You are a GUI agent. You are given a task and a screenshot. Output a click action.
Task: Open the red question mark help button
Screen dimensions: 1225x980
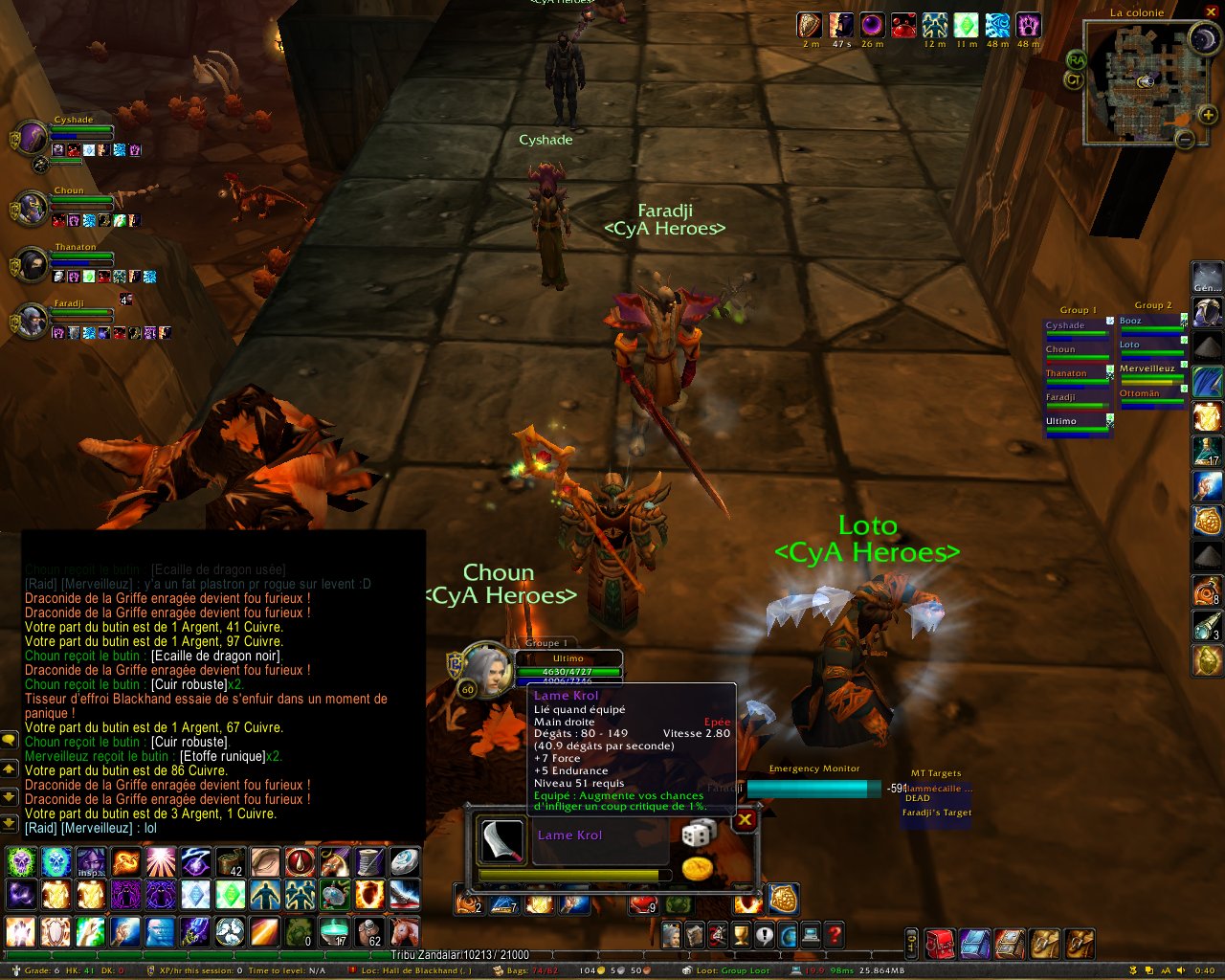(835, 934)
